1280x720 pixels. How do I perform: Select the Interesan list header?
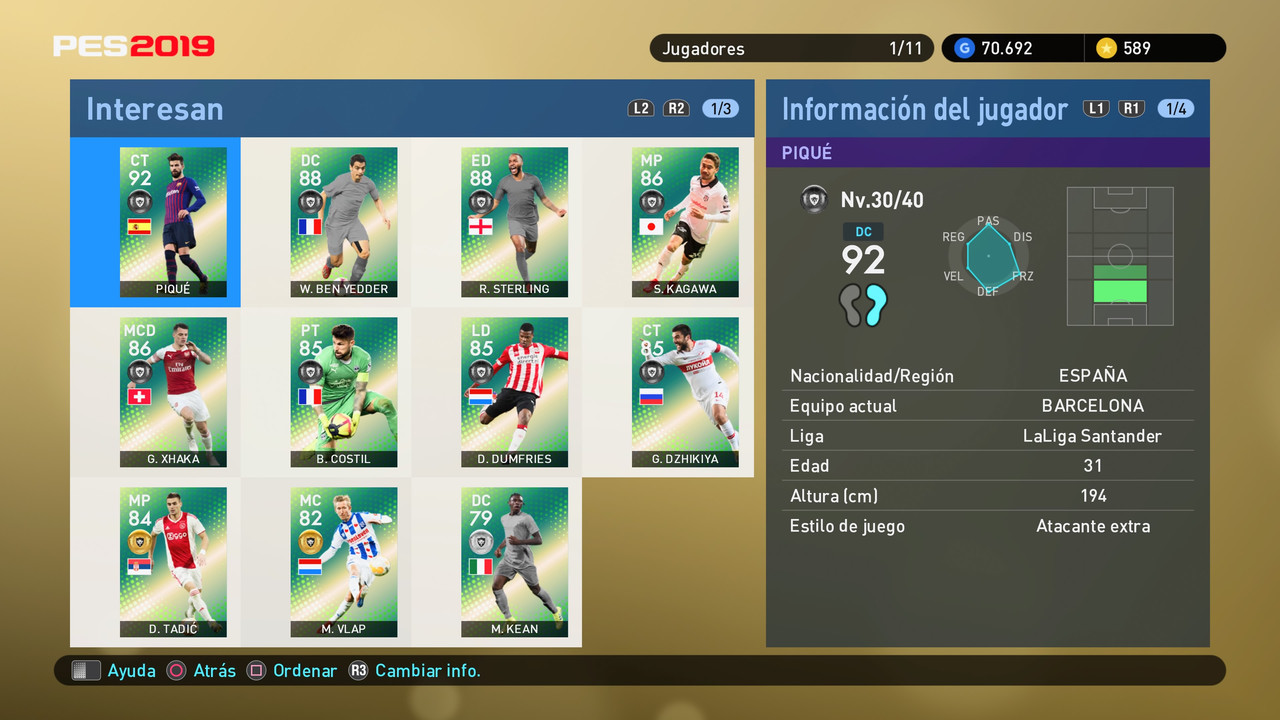click(x=155, y=108)
